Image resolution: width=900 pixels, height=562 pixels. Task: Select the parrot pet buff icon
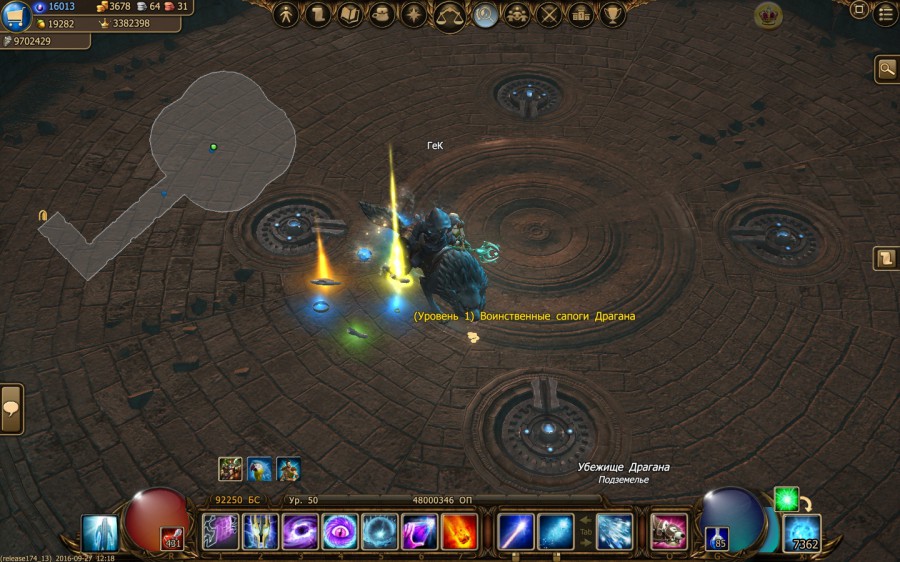260,469
